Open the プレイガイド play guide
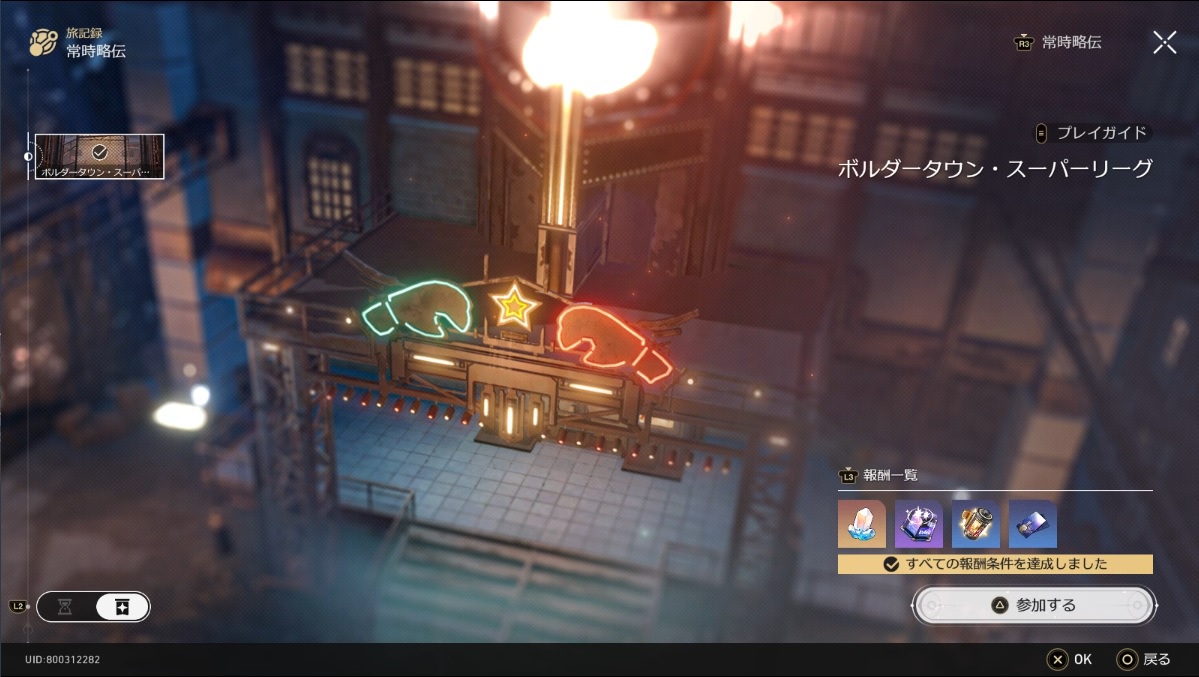1199x677 pixels. [x=1093, y=133]
